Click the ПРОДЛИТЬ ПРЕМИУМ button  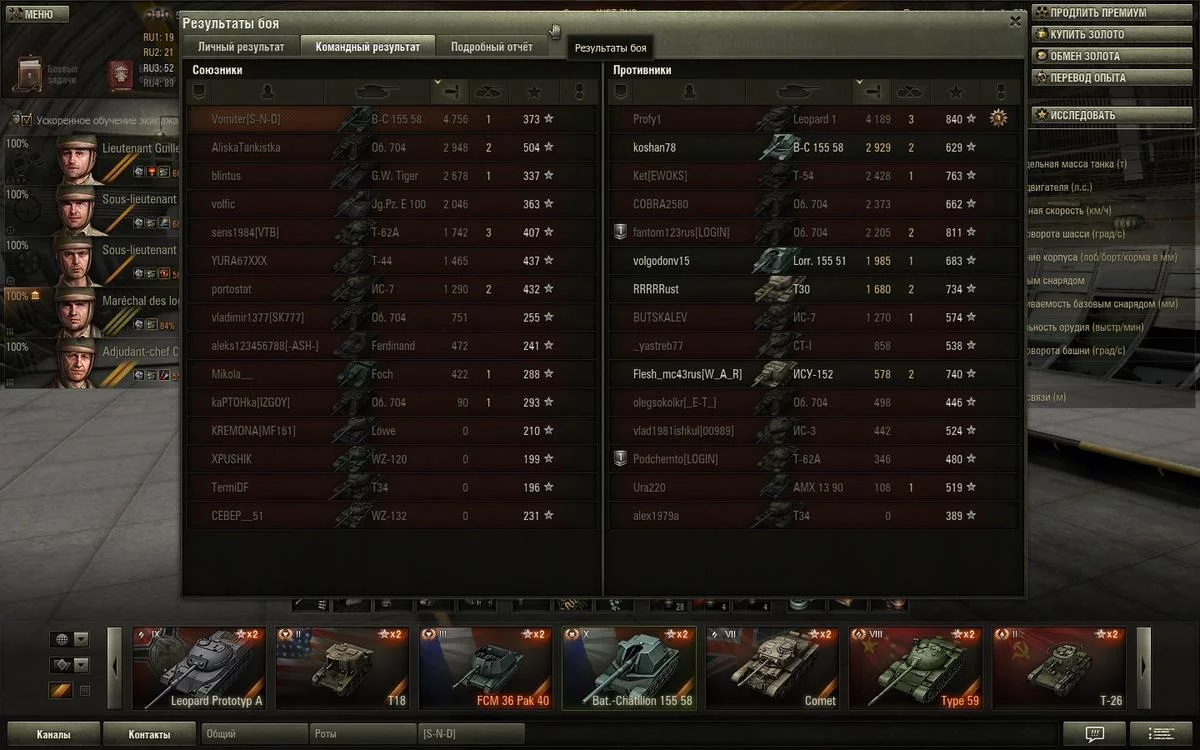(1097, 13)
